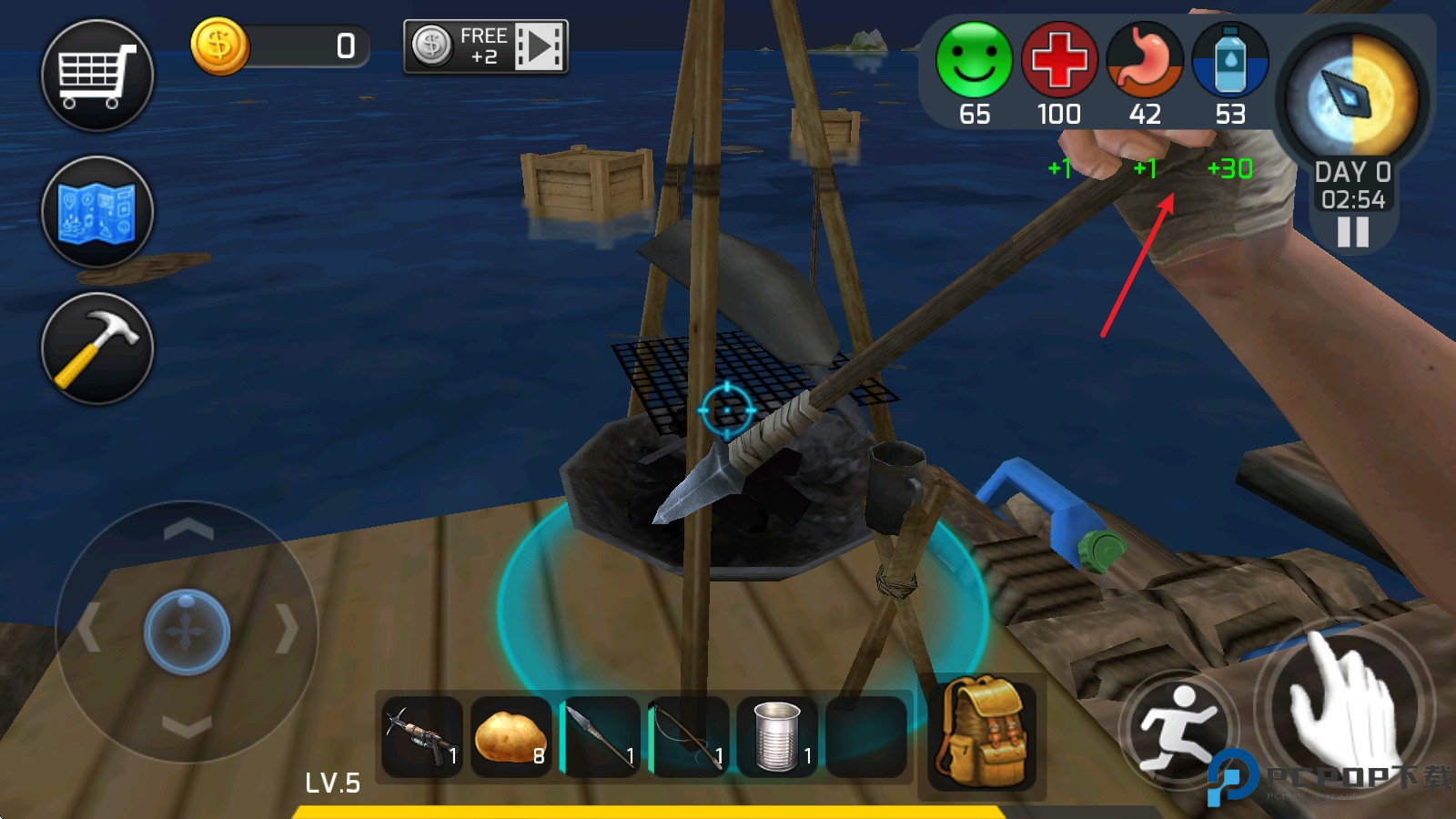Viewport: 1456px width, 819px height.
Task: Open the hammer crafting menu
Action: [x=97, y=349]
